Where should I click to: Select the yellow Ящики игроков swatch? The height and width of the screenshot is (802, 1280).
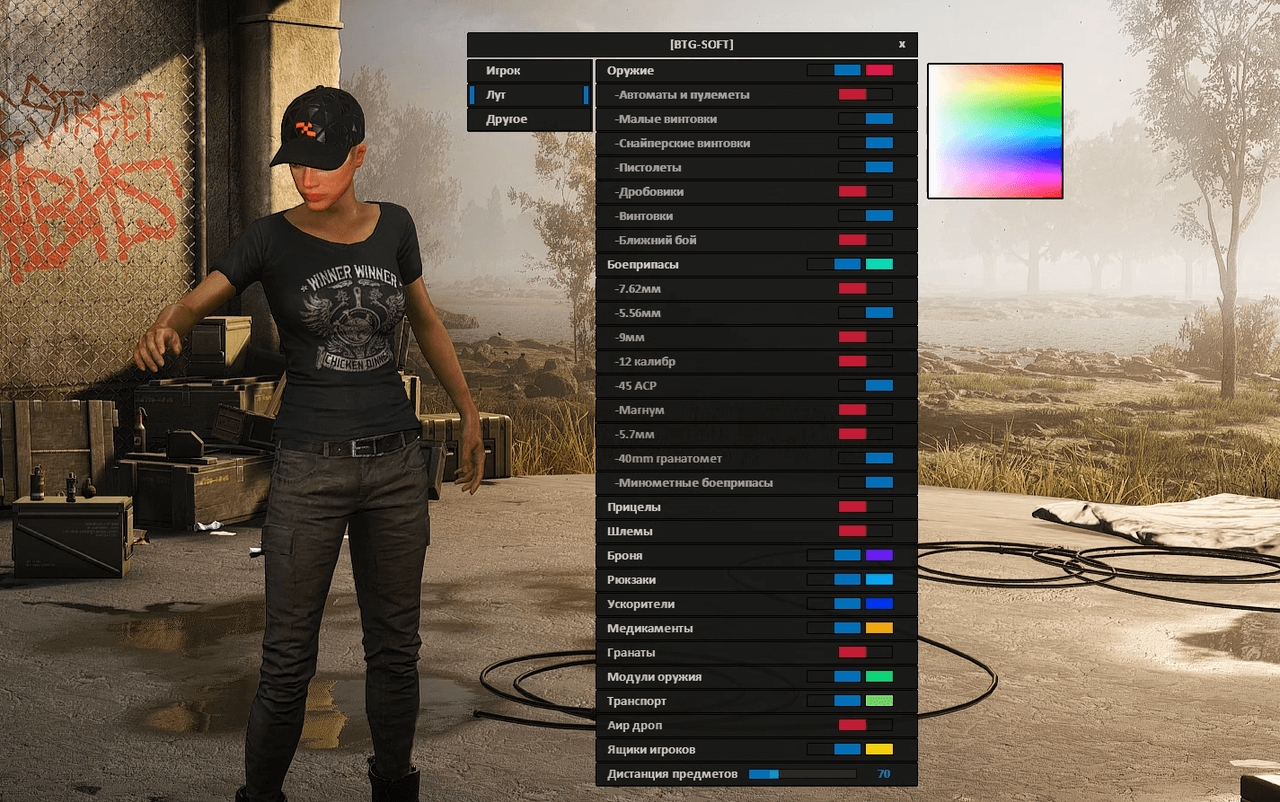point(880,748)
